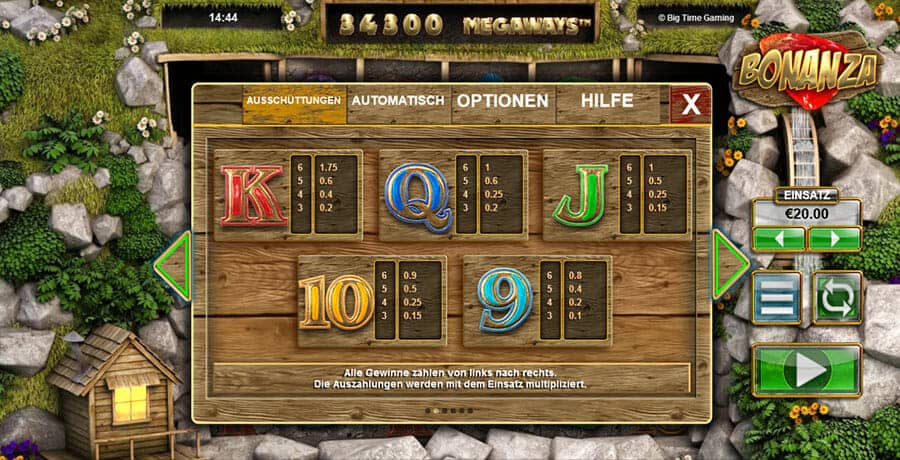Spin the reels with the green play button
This screenshot has height=460, width=900.
coord(807,370)
